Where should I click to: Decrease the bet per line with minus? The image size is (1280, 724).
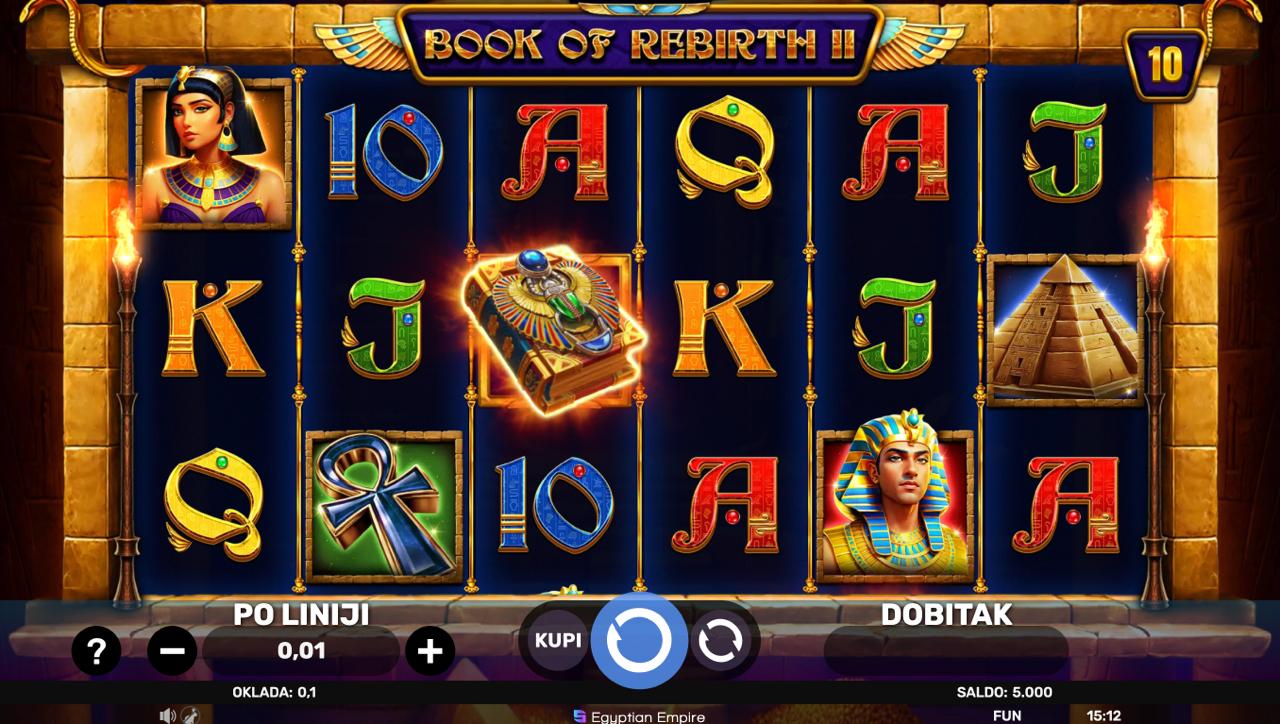[172, 652]
